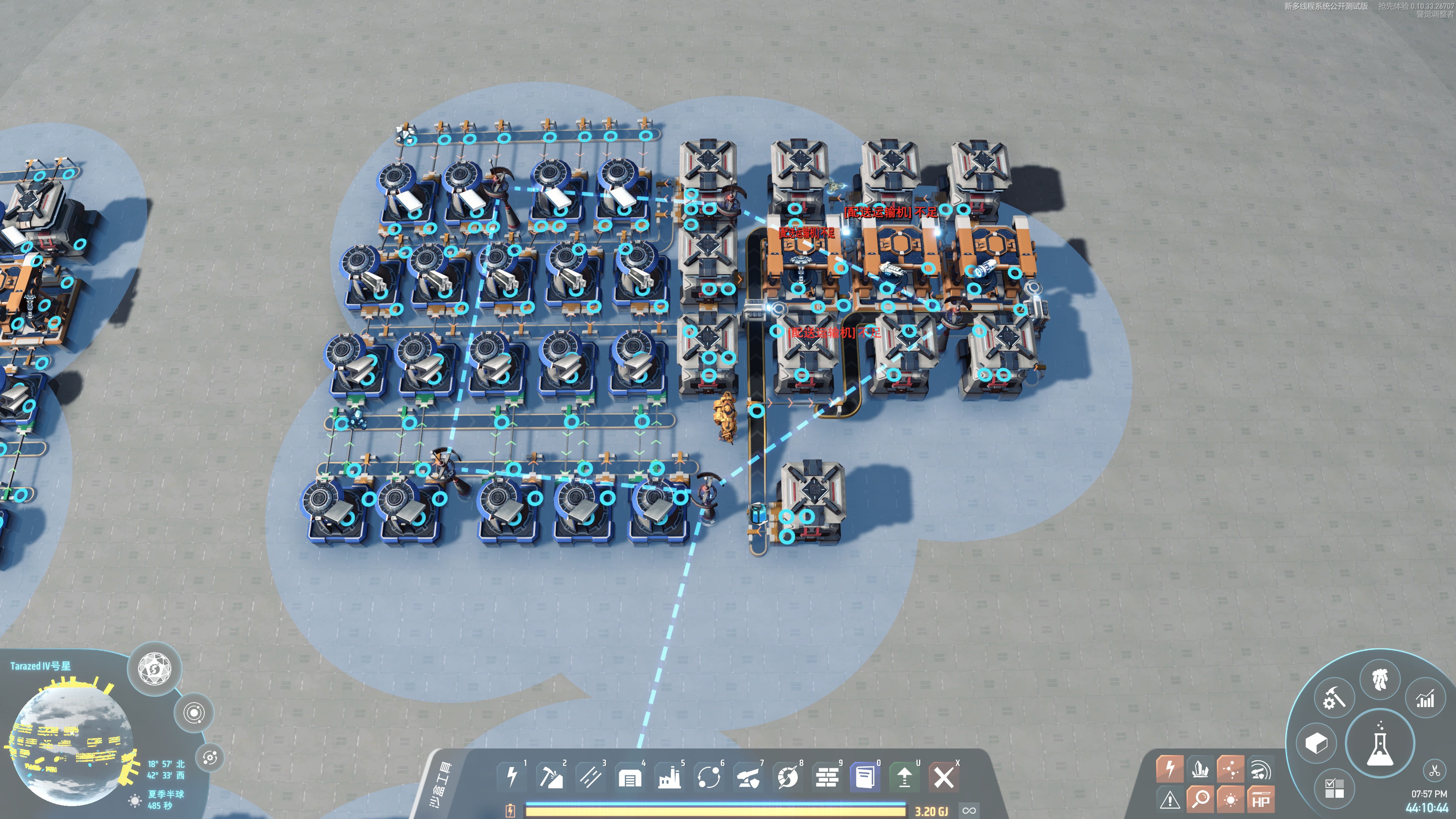Activate the red X dismantle tool
Viewport: 1456px width, 819px height.
[x=943, y=777]
